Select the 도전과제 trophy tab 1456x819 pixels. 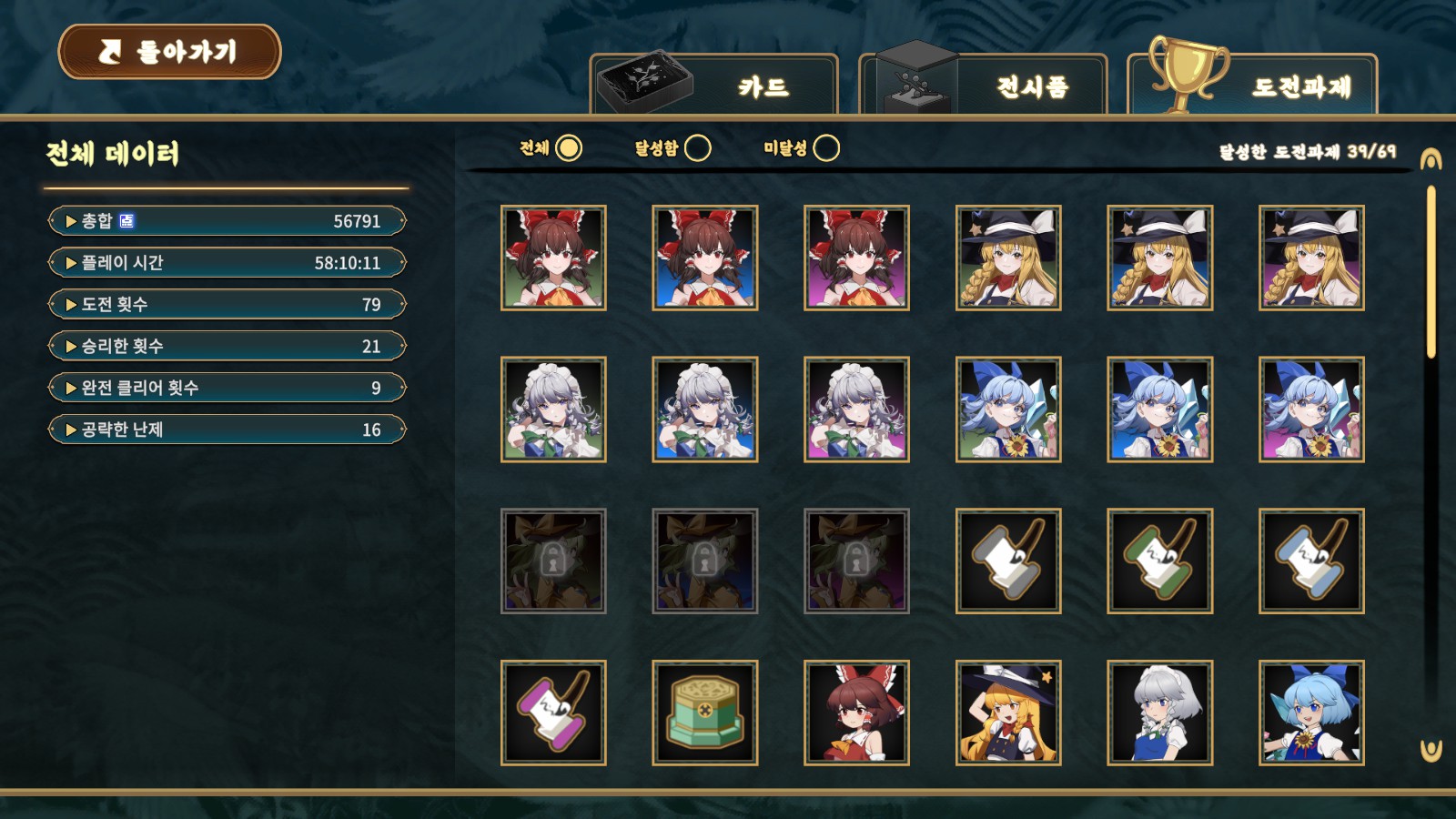pyautogui.click(x=1252, y=85)
